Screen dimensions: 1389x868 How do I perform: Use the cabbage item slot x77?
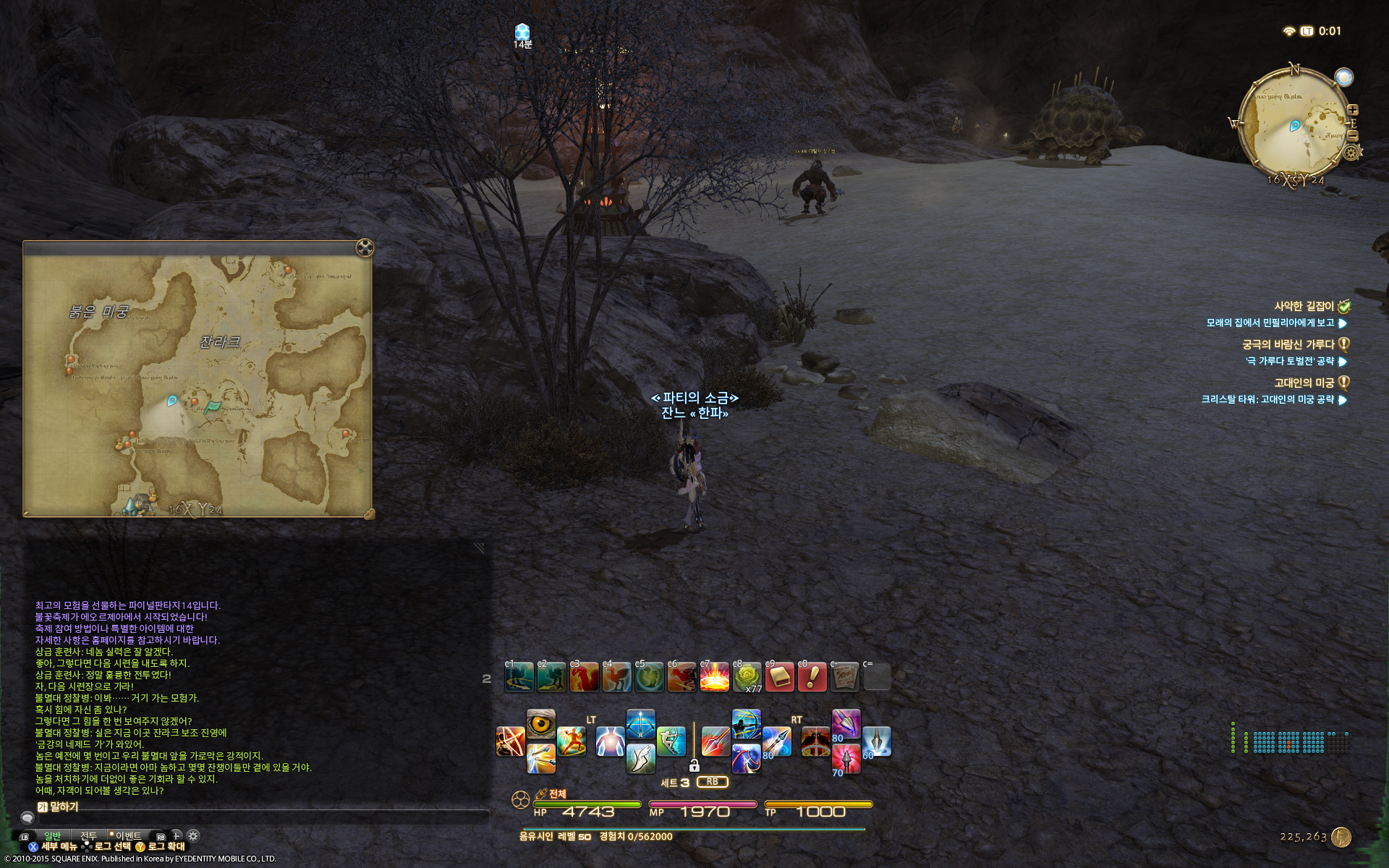pos(747,677)
